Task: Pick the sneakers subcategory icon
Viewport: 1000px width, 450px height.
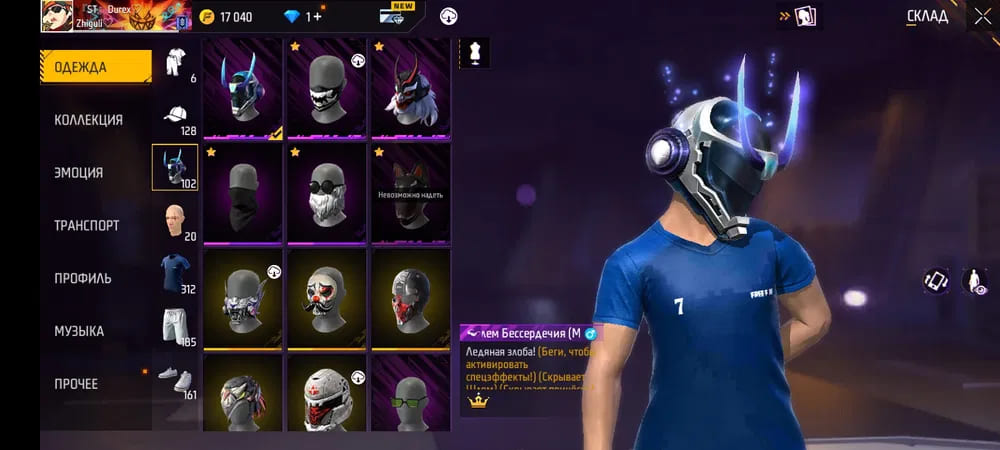Action: pyautogui.click(x=176, y=379)
